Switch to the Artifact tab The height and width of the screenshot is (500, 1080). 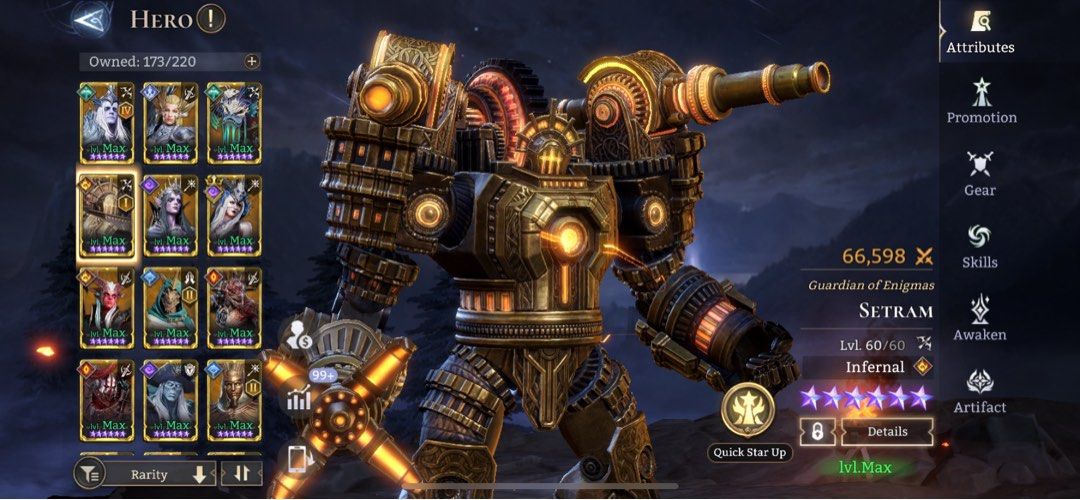pyautogui.click(x=980, y=391)
